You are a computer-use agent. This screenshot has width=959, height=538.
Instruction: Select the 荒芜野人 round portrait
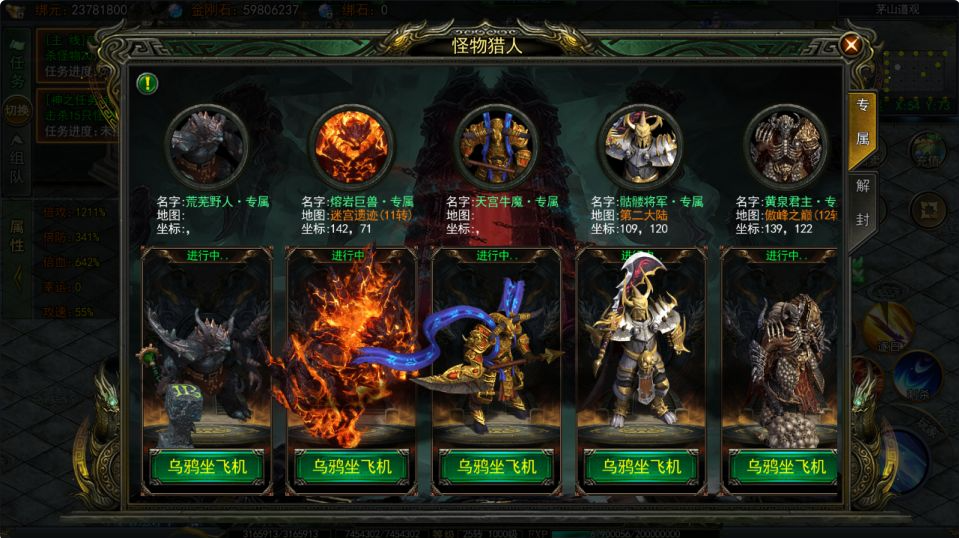point(206,144)
